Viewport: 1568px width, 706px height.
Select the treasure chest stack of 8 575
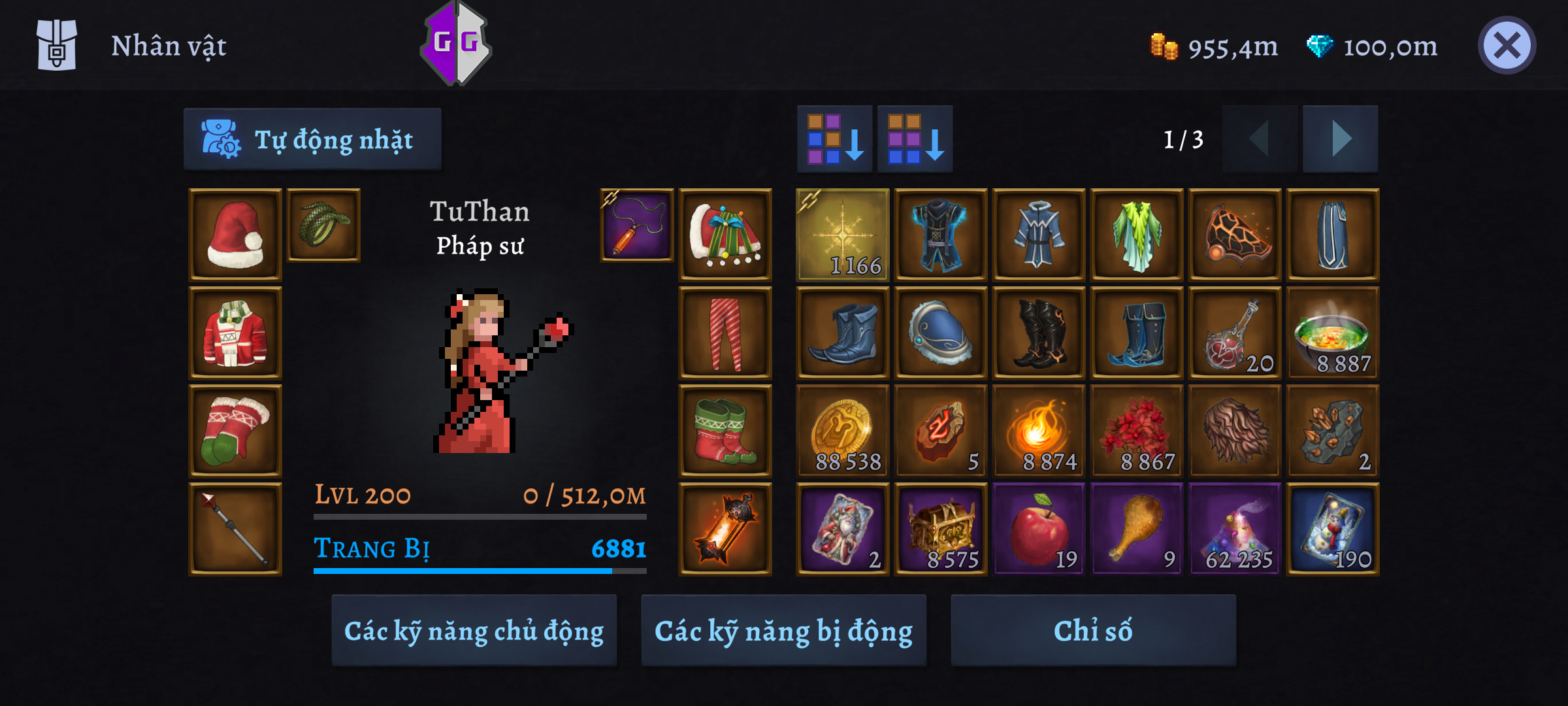tap(941, 529)
